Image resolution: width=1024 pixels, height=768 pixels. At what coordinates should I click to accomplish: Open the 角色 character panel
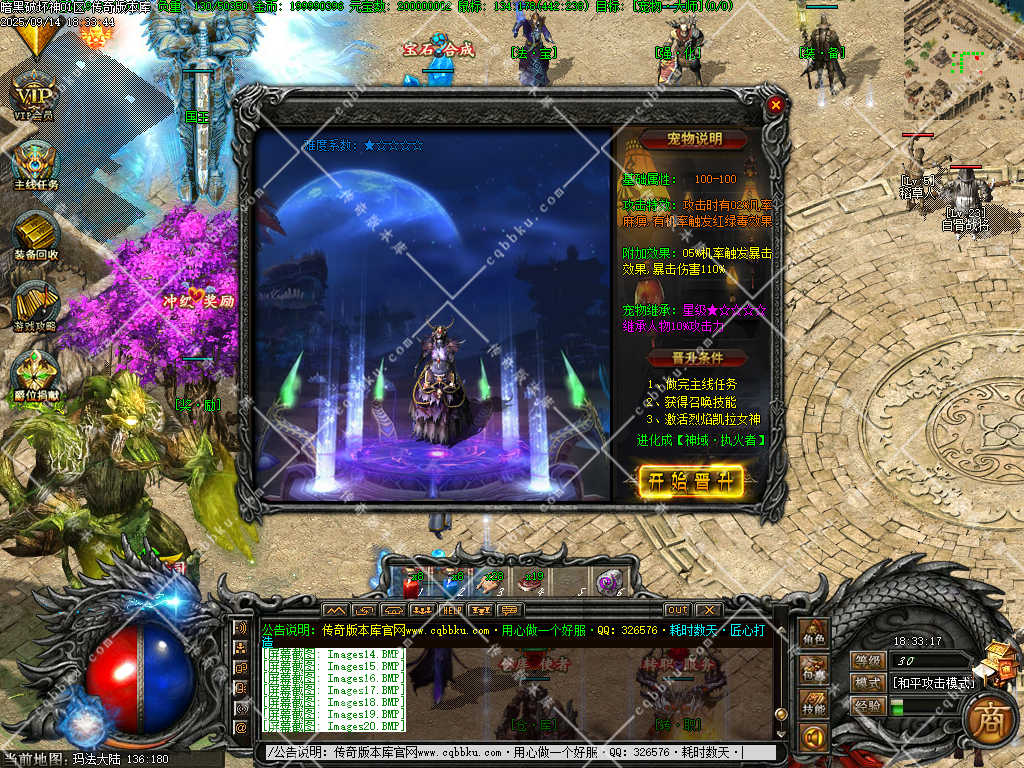pyautogui.click(x=813, y=636)
